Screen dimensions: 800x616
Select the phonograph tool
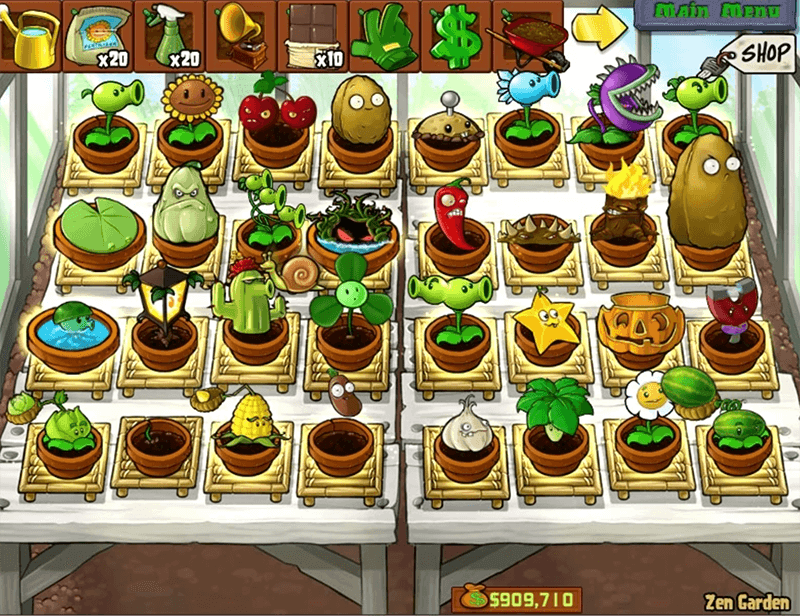tap(240, 35)
